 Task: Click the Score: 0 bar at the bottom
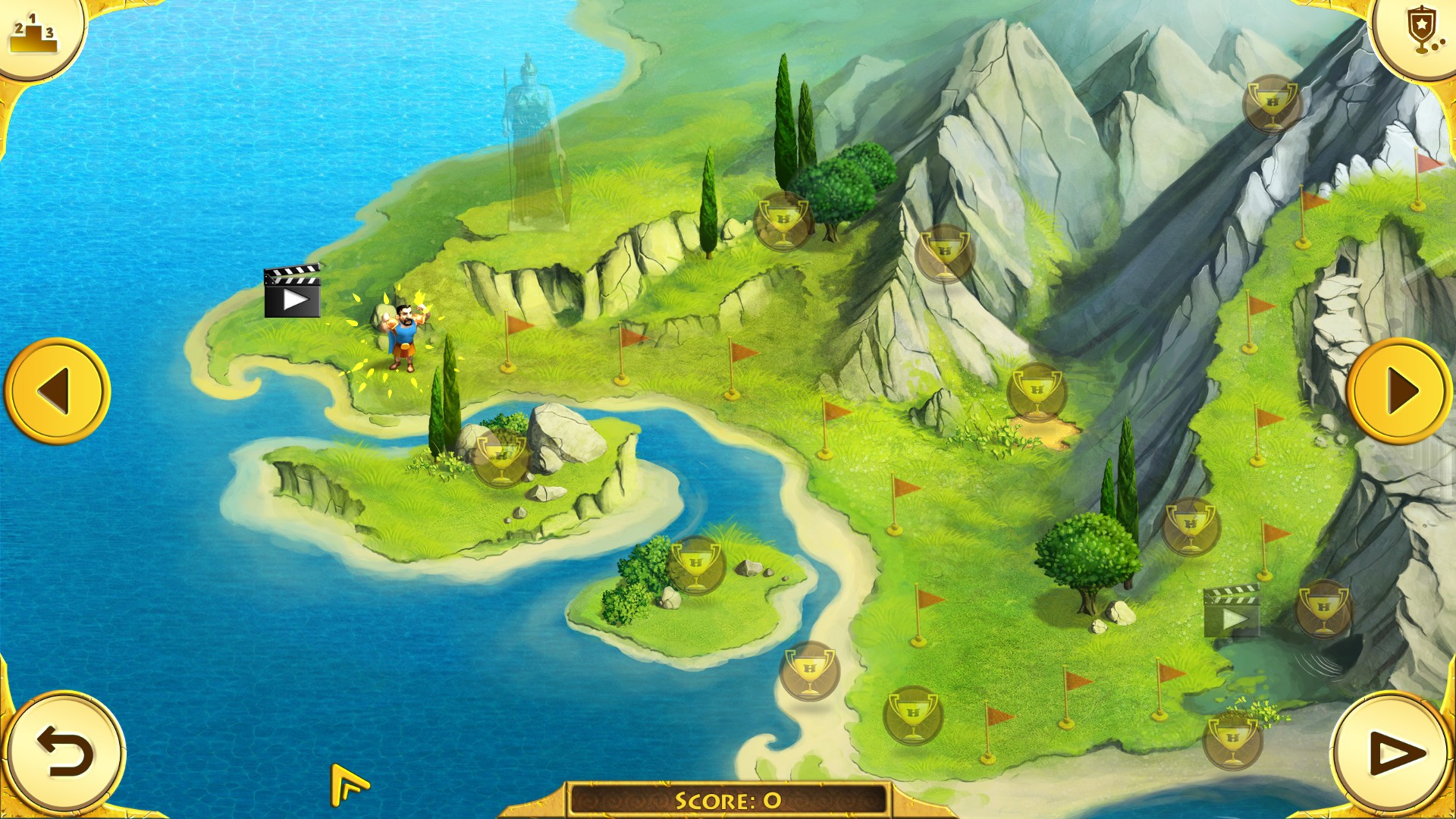pyautogui.click(x=728, y=797)
